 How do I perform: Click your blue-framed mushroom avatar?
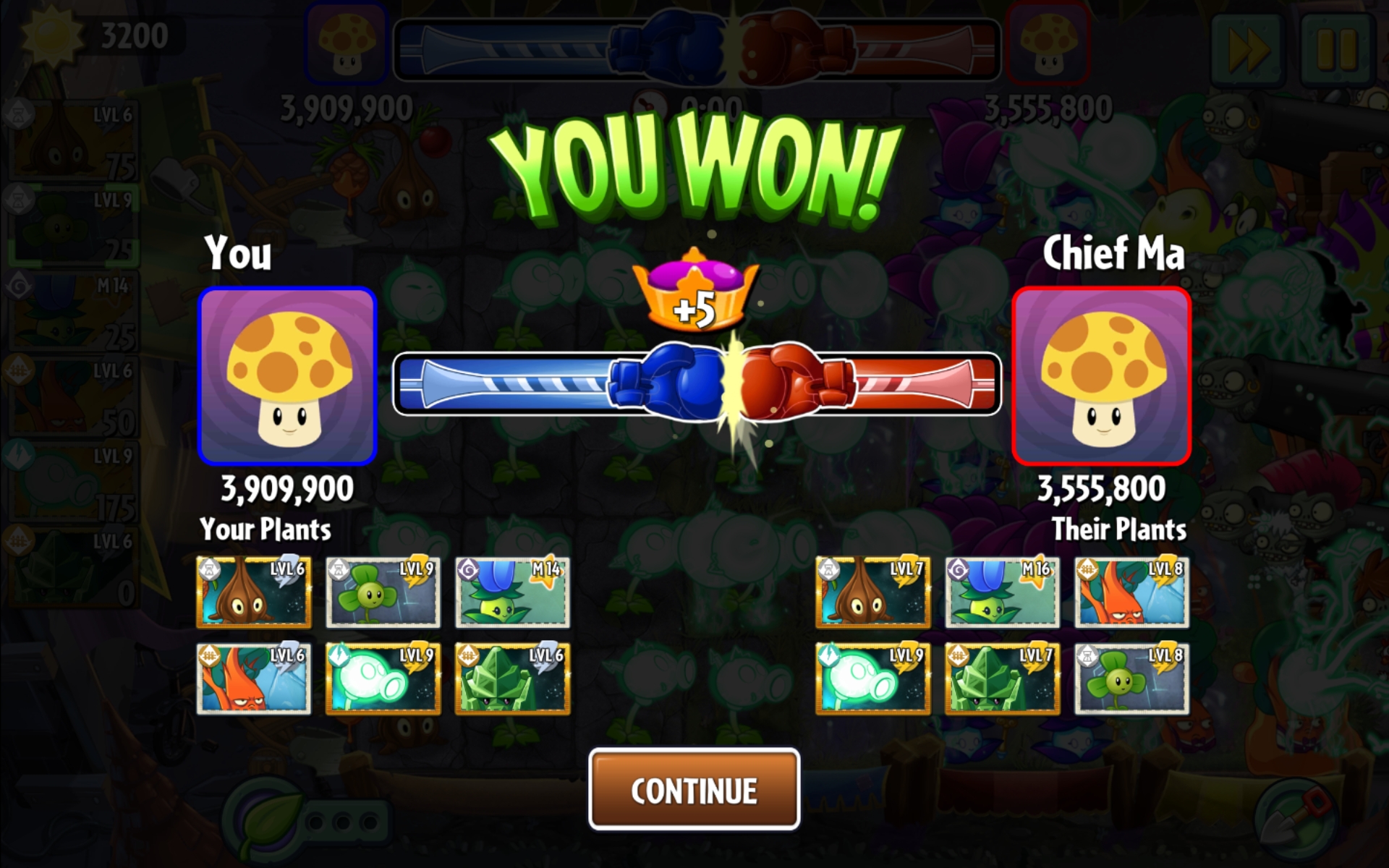pos(288,375)
